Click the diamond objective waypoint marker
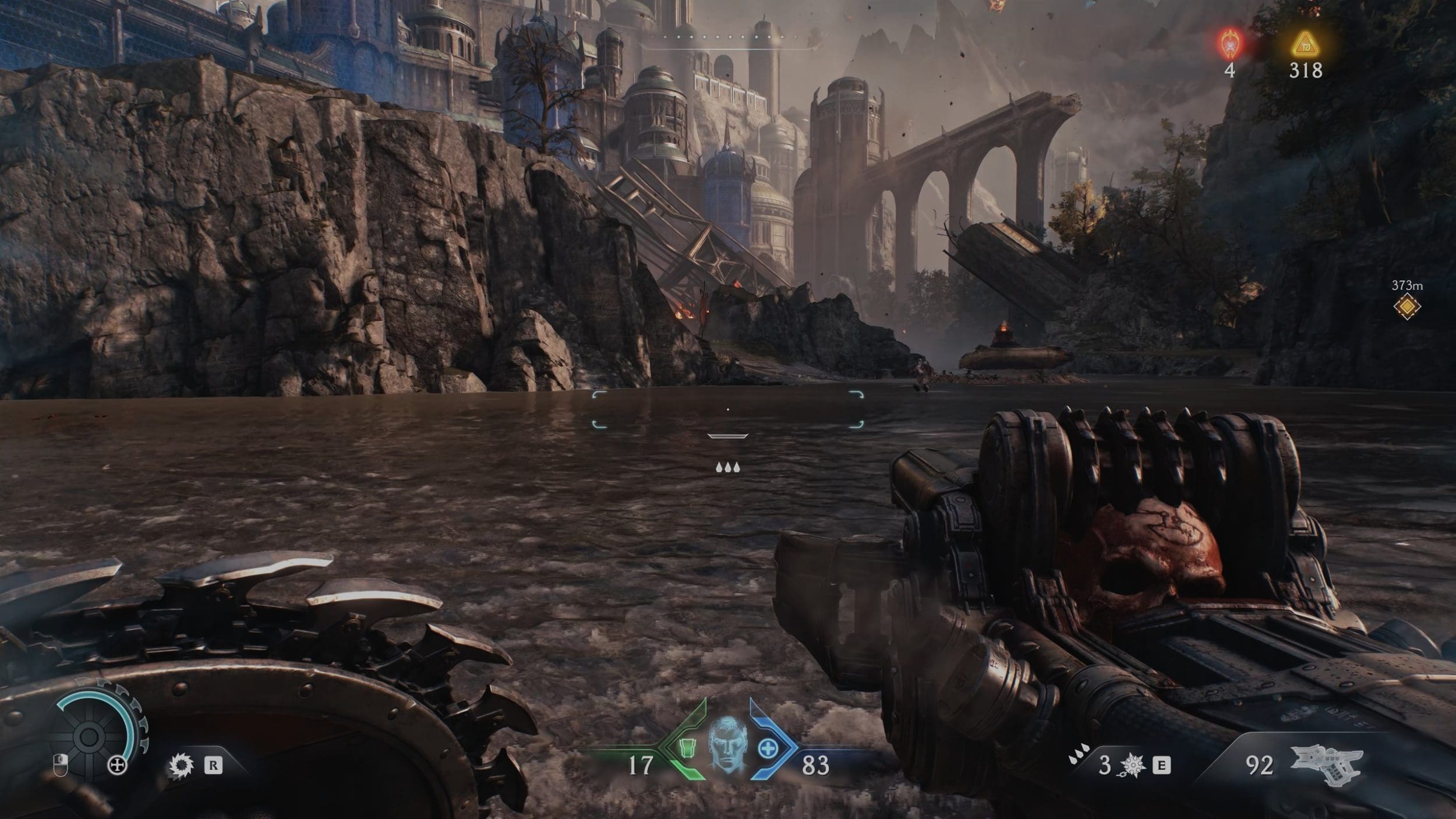The width and height of the screenshot is (1456, 819). 1406,306
